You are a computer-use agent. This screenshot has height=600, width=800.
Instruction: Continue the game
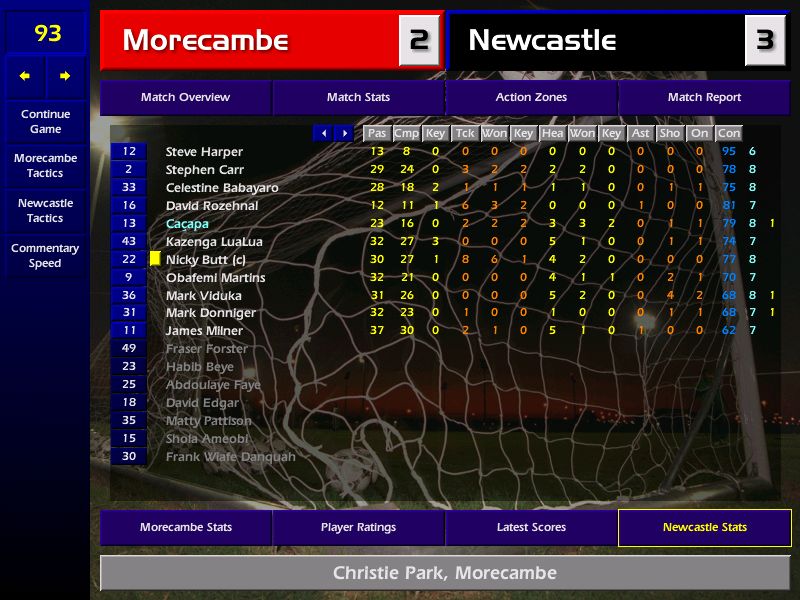(x=45, y=121)
